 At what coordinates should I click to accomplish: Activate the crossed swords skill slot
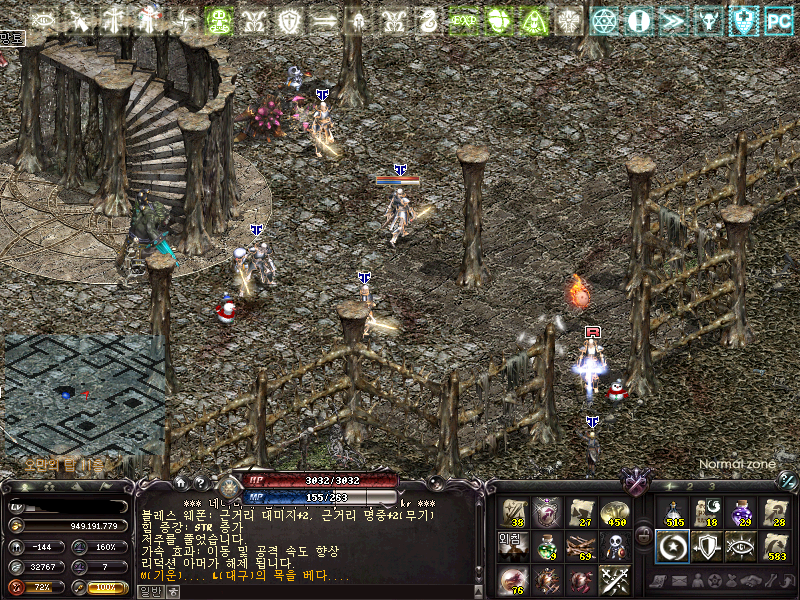tap(614, 580)
